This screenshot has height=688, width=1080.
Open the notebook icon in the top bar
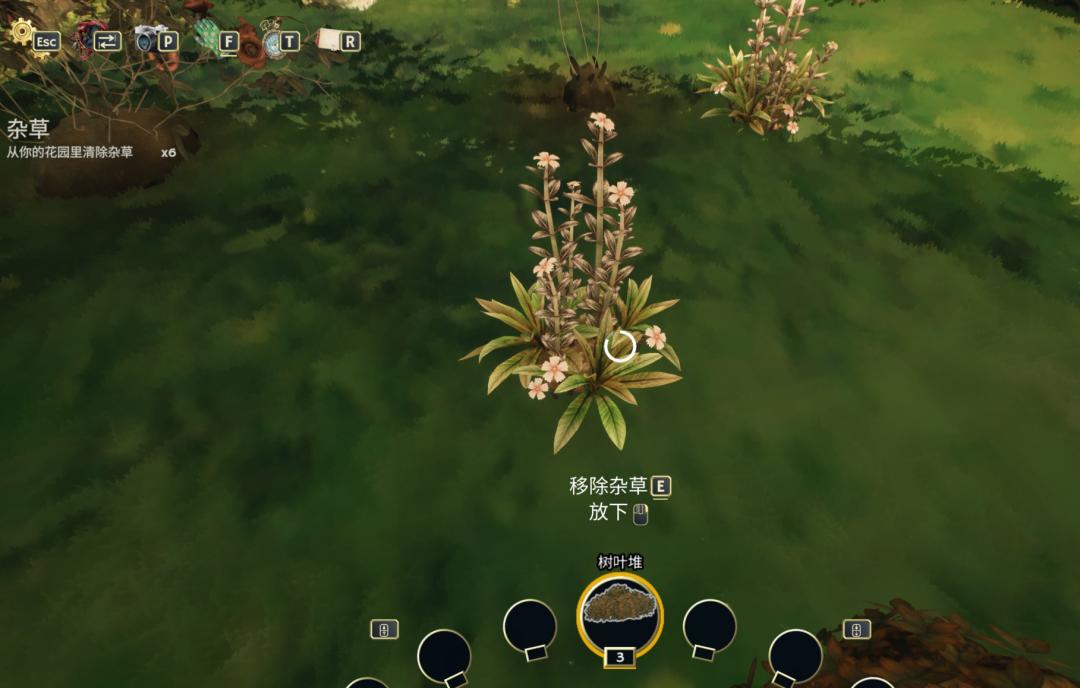pos(329,39)
